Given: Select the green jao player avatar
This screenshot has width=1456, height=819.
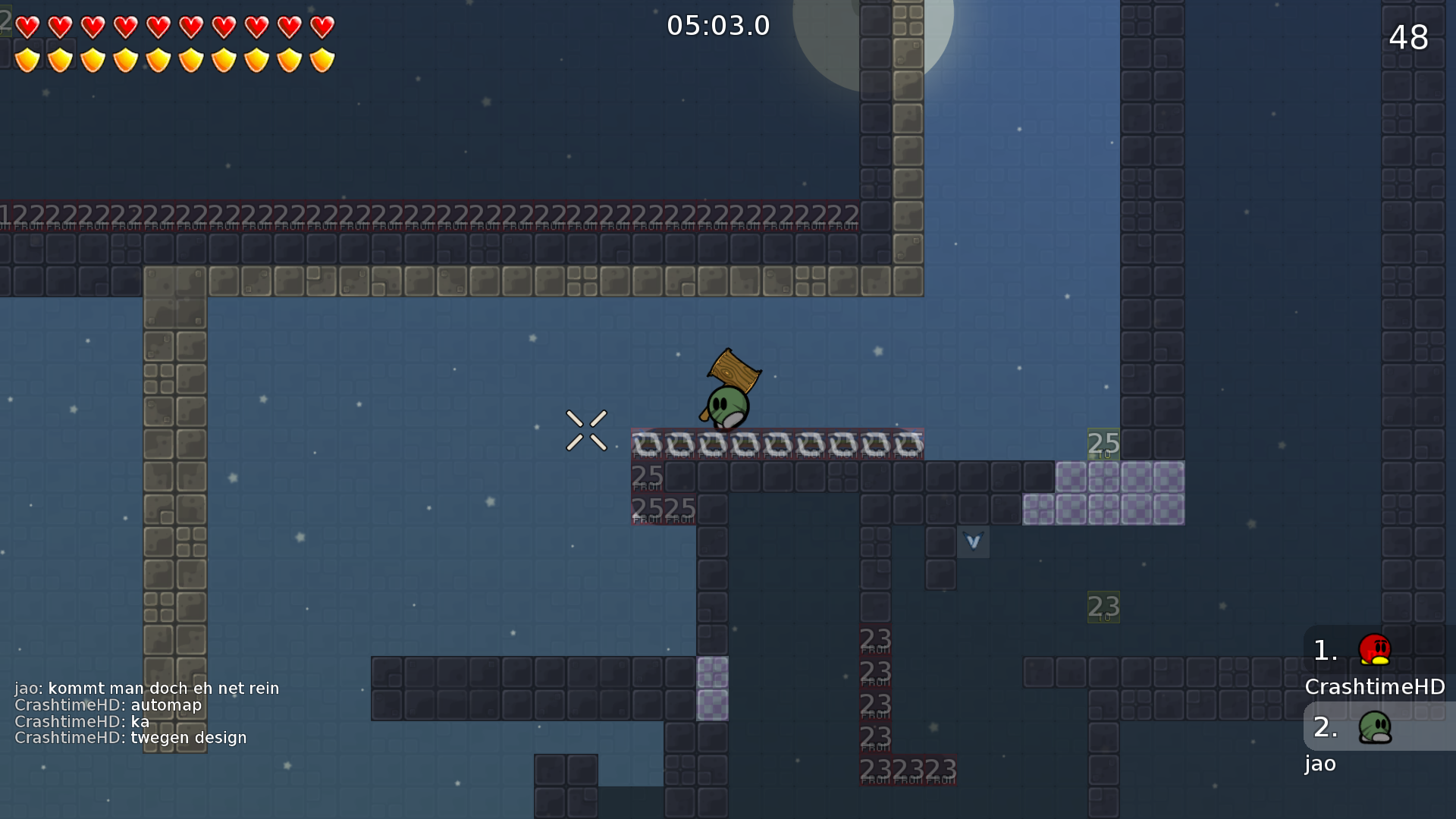Looking at the screenshot, I should point(1375,726).
